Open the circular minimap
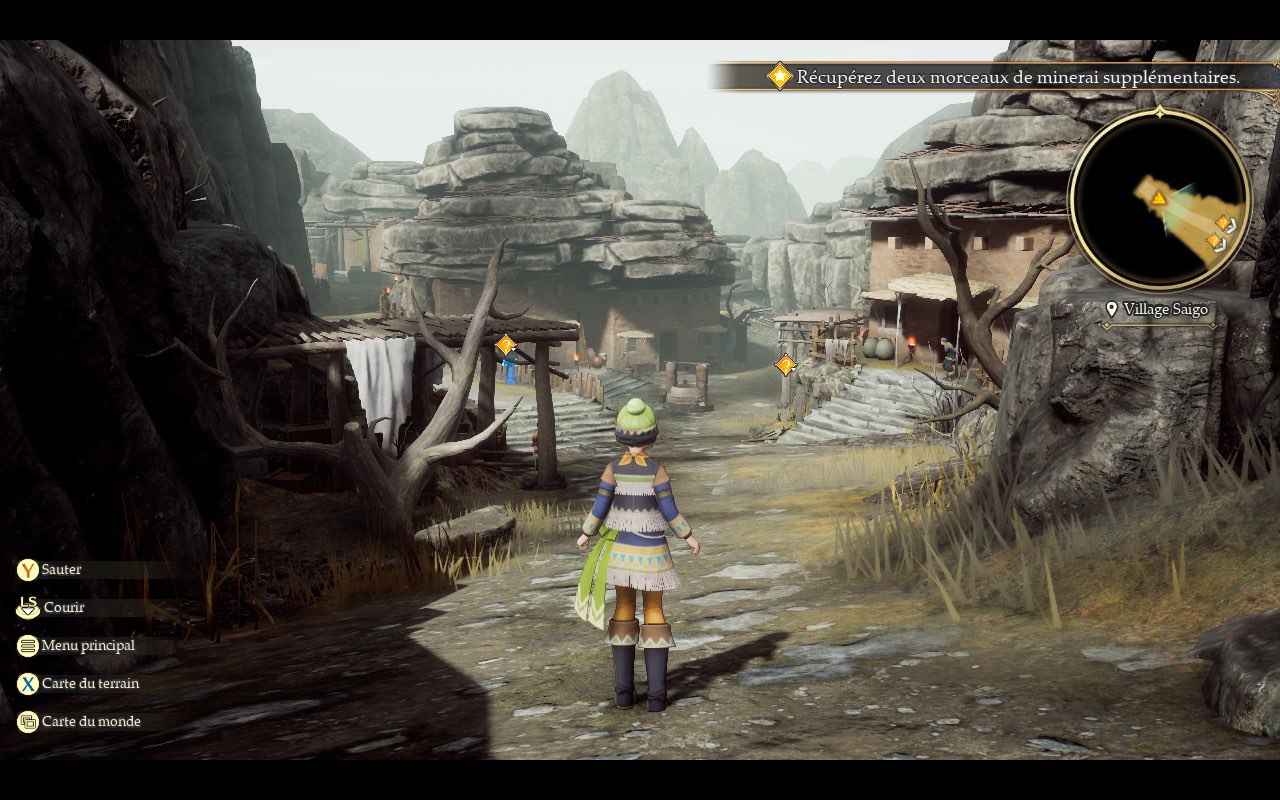This screenshot has width=1280, height=800. [1159, 200]
